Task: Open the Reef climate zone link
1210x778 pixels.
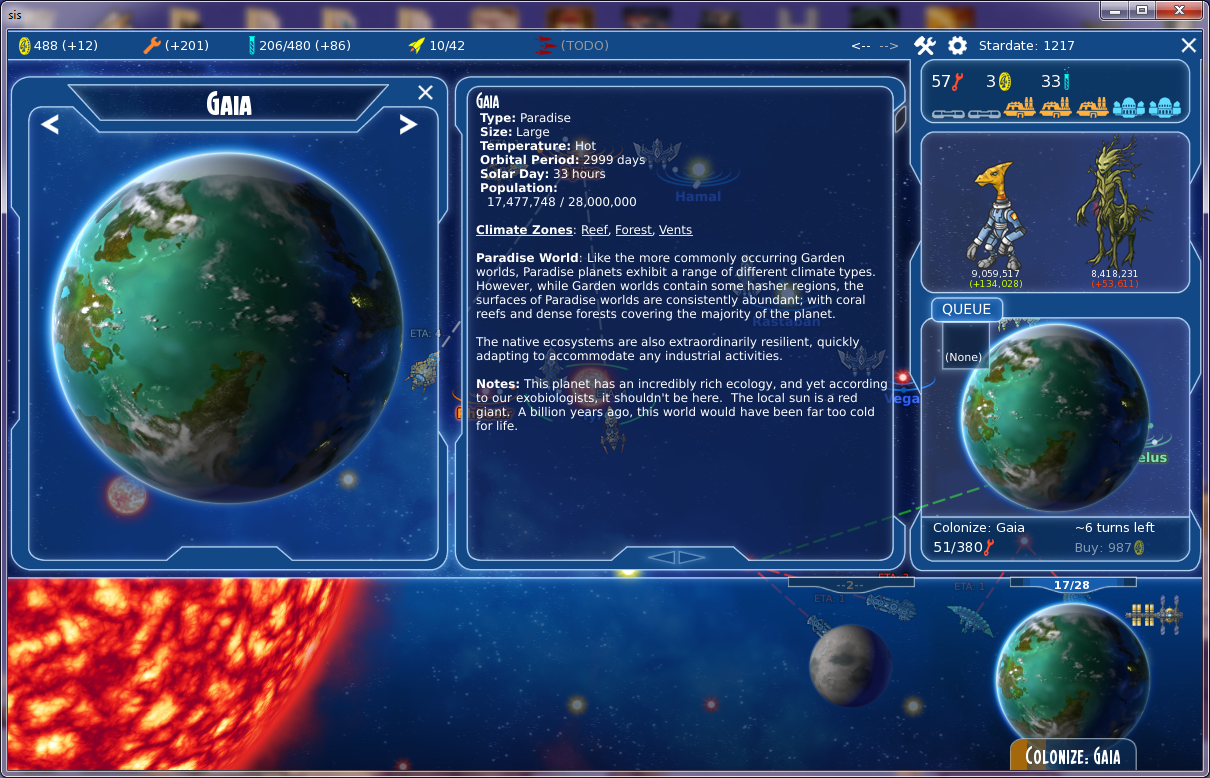Action: tap(594, 230)
